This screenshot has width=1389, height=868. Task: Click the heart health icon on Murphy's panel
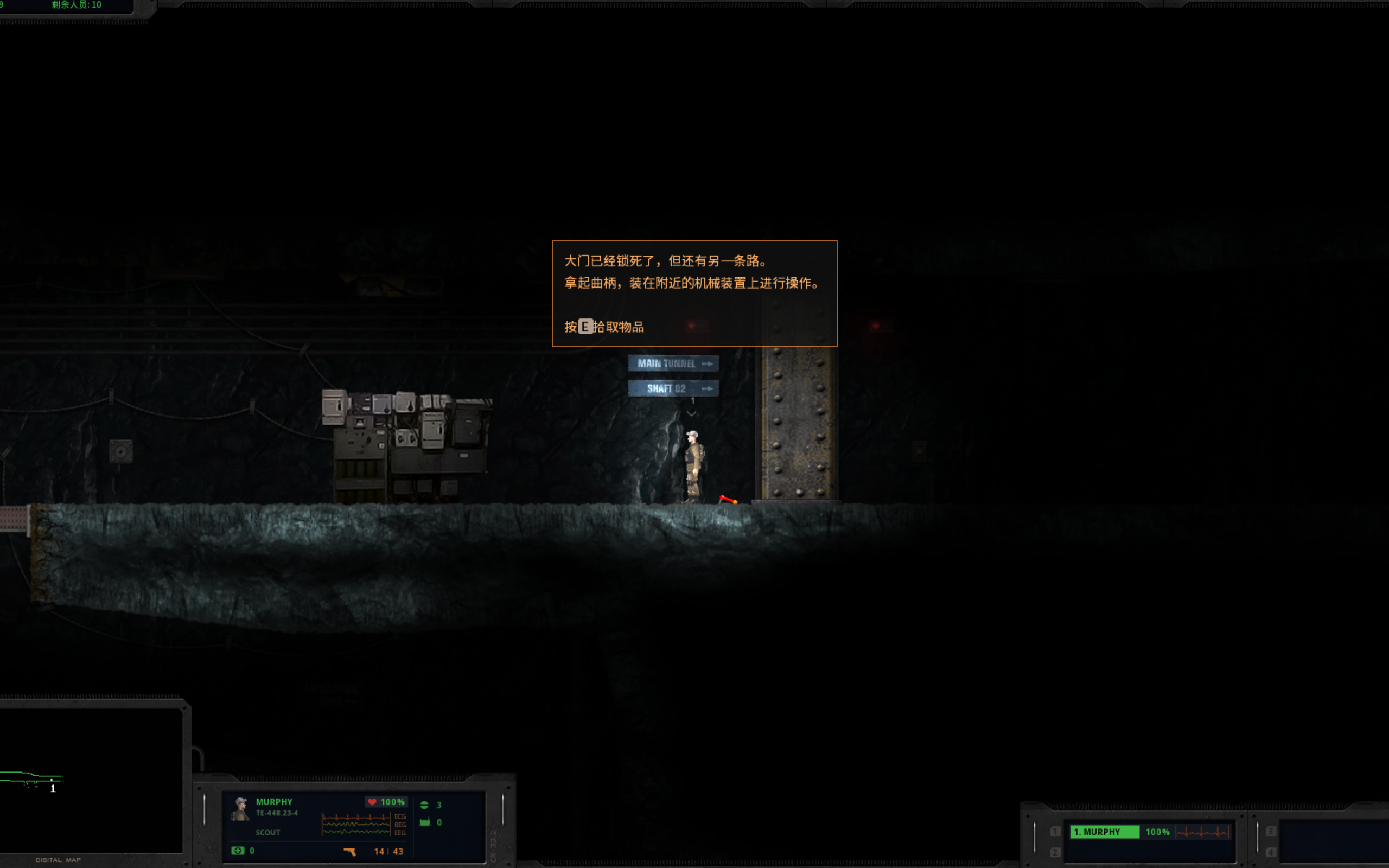373,802
